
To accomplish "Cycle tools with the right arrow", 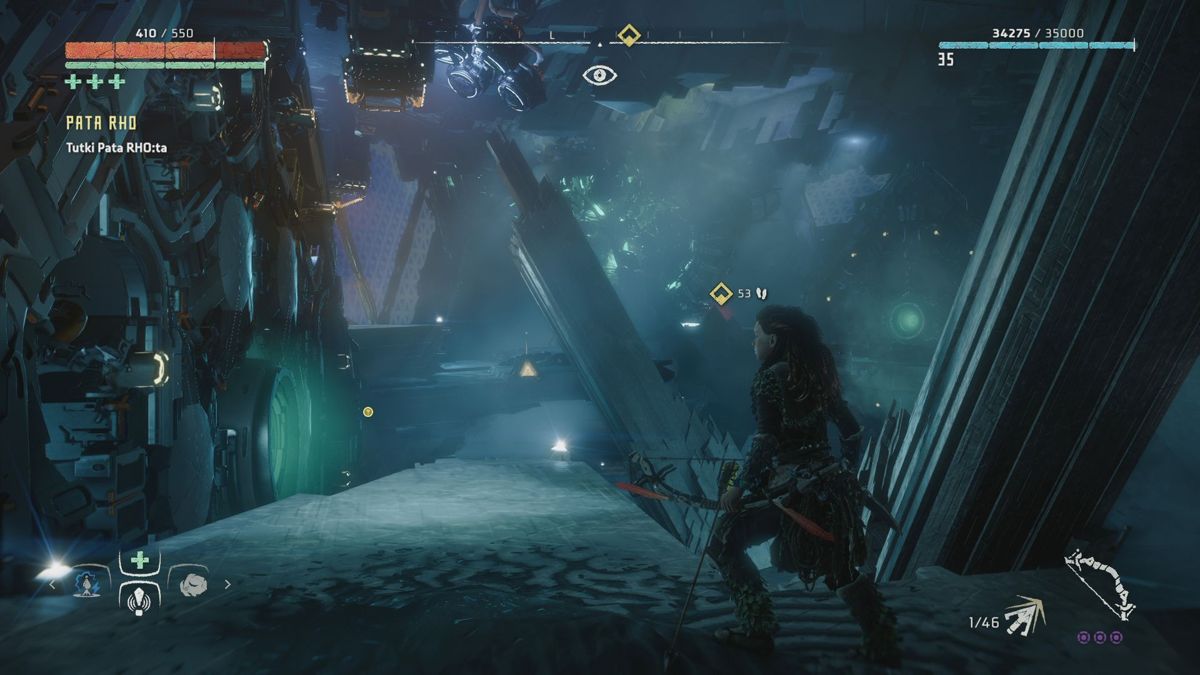I will coord(228,584).
